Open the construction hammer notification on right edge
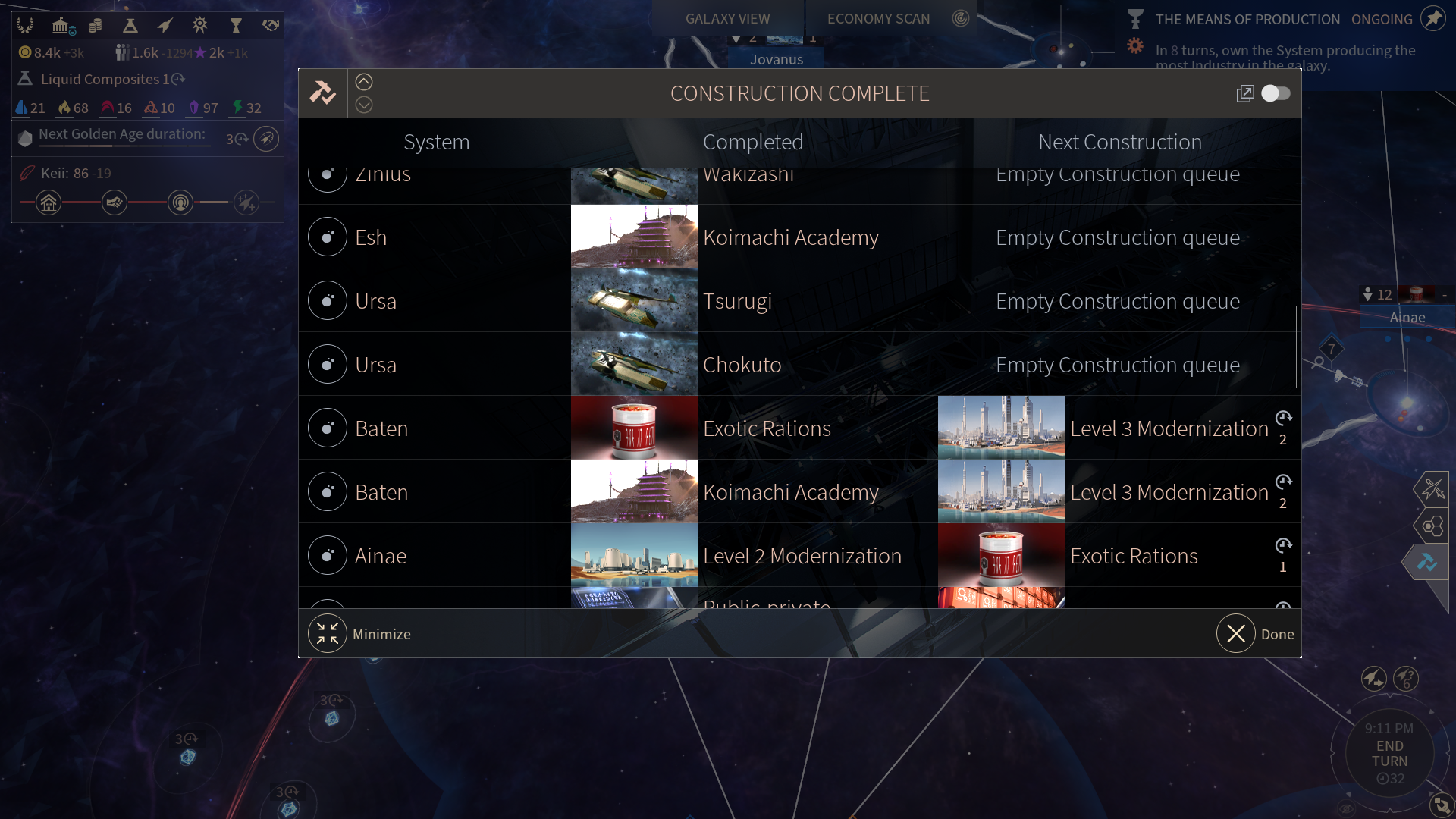1456x819 pixels. pos(1427,563)
